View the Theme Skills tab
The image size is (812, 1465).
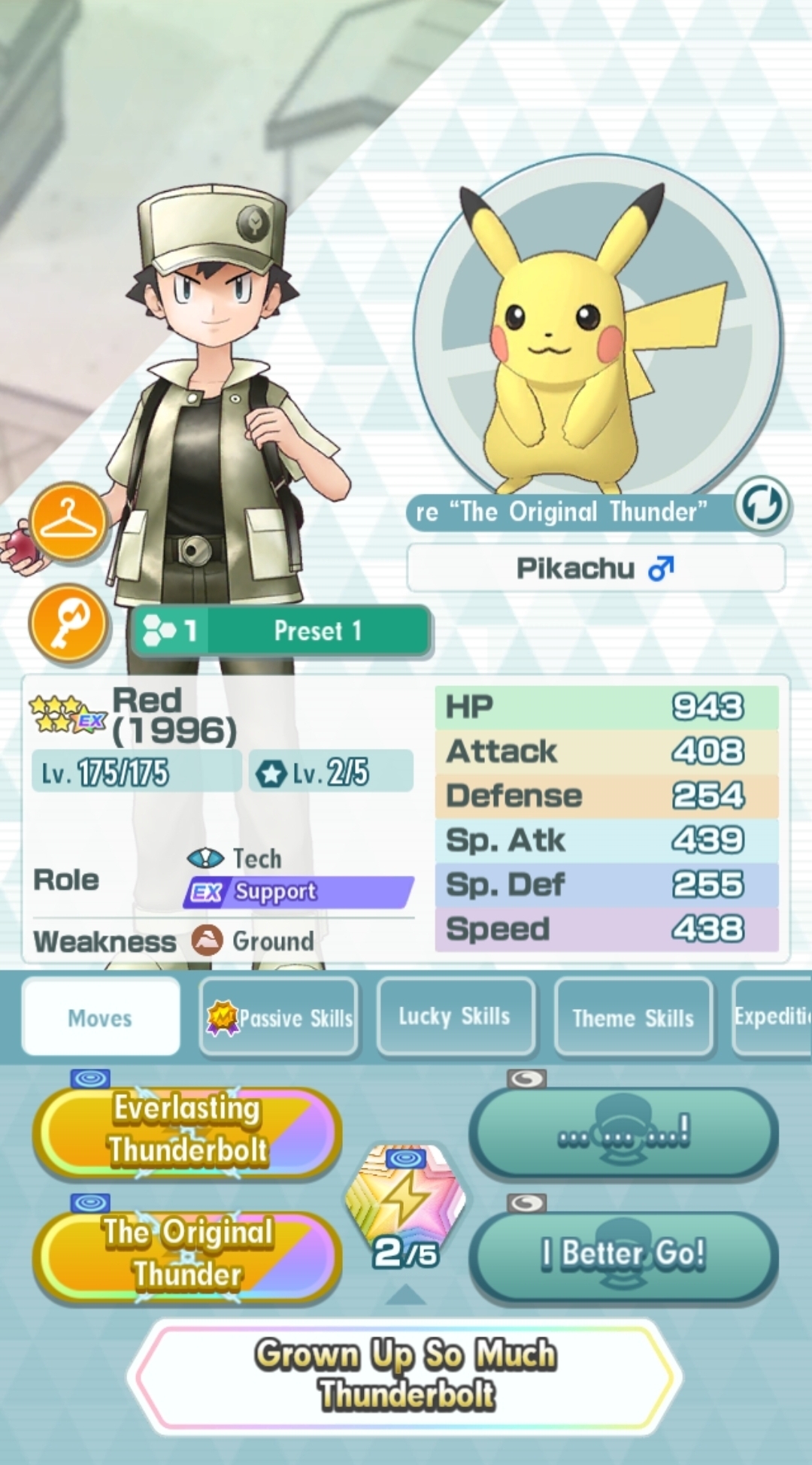point(633,1018)
